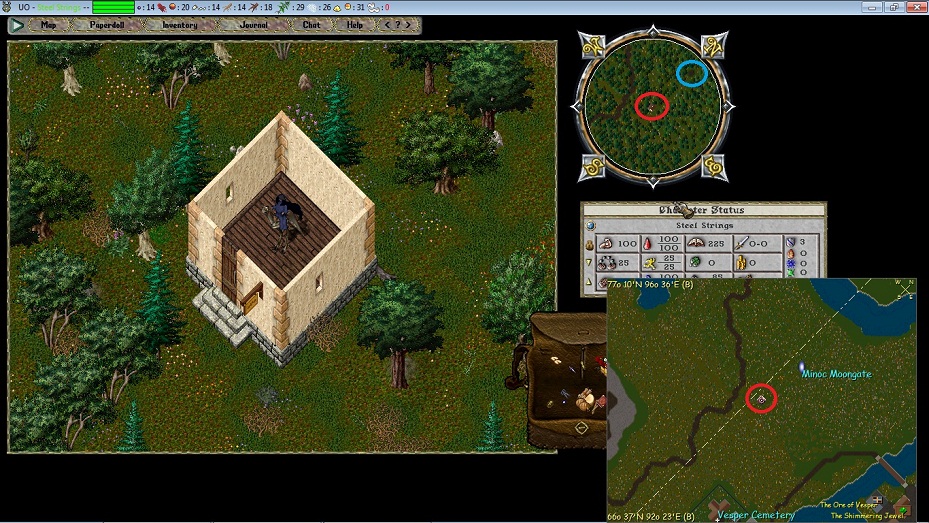Click the Minoc Moongate marker on the map

[x=803, y=369]
